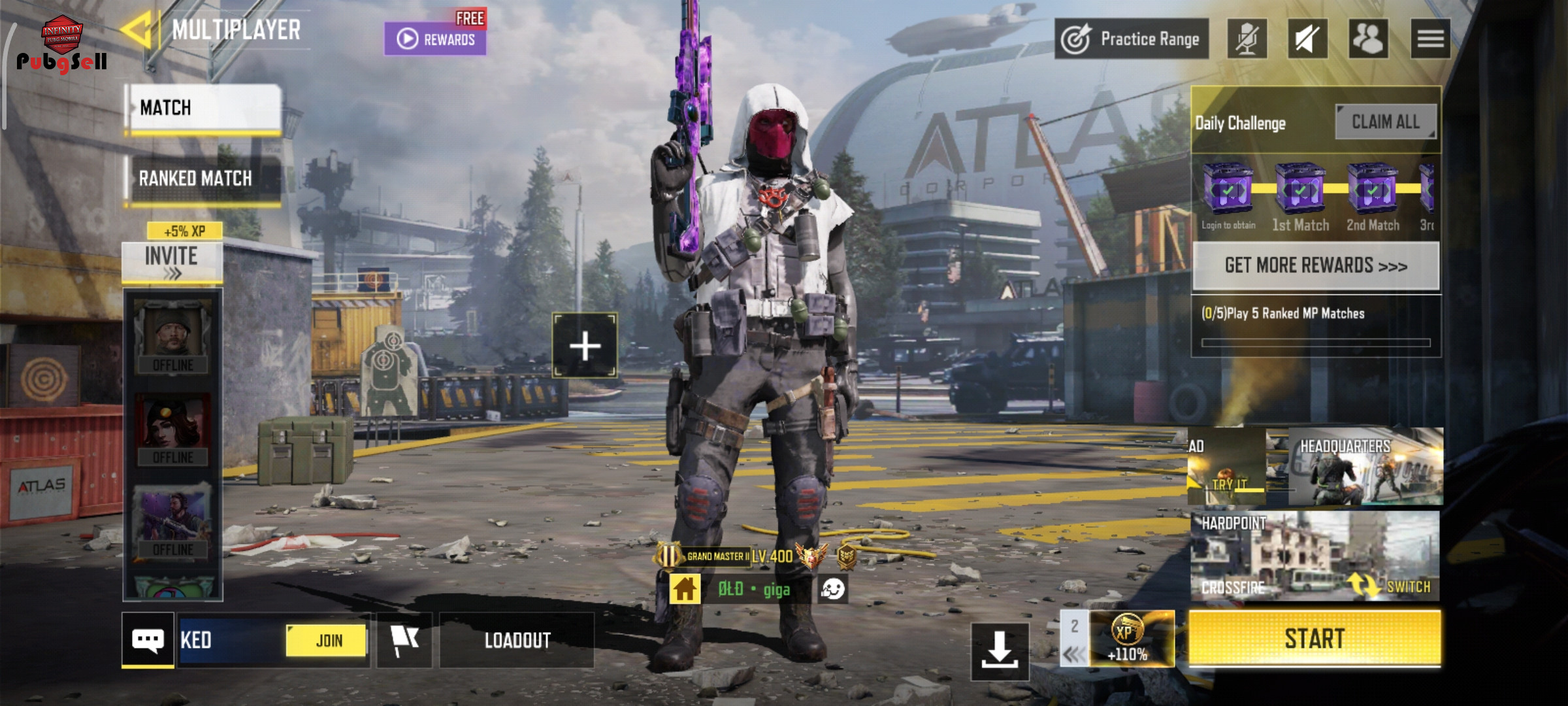
Task: Select the Match mode tab
Action: tap(203, 108)
